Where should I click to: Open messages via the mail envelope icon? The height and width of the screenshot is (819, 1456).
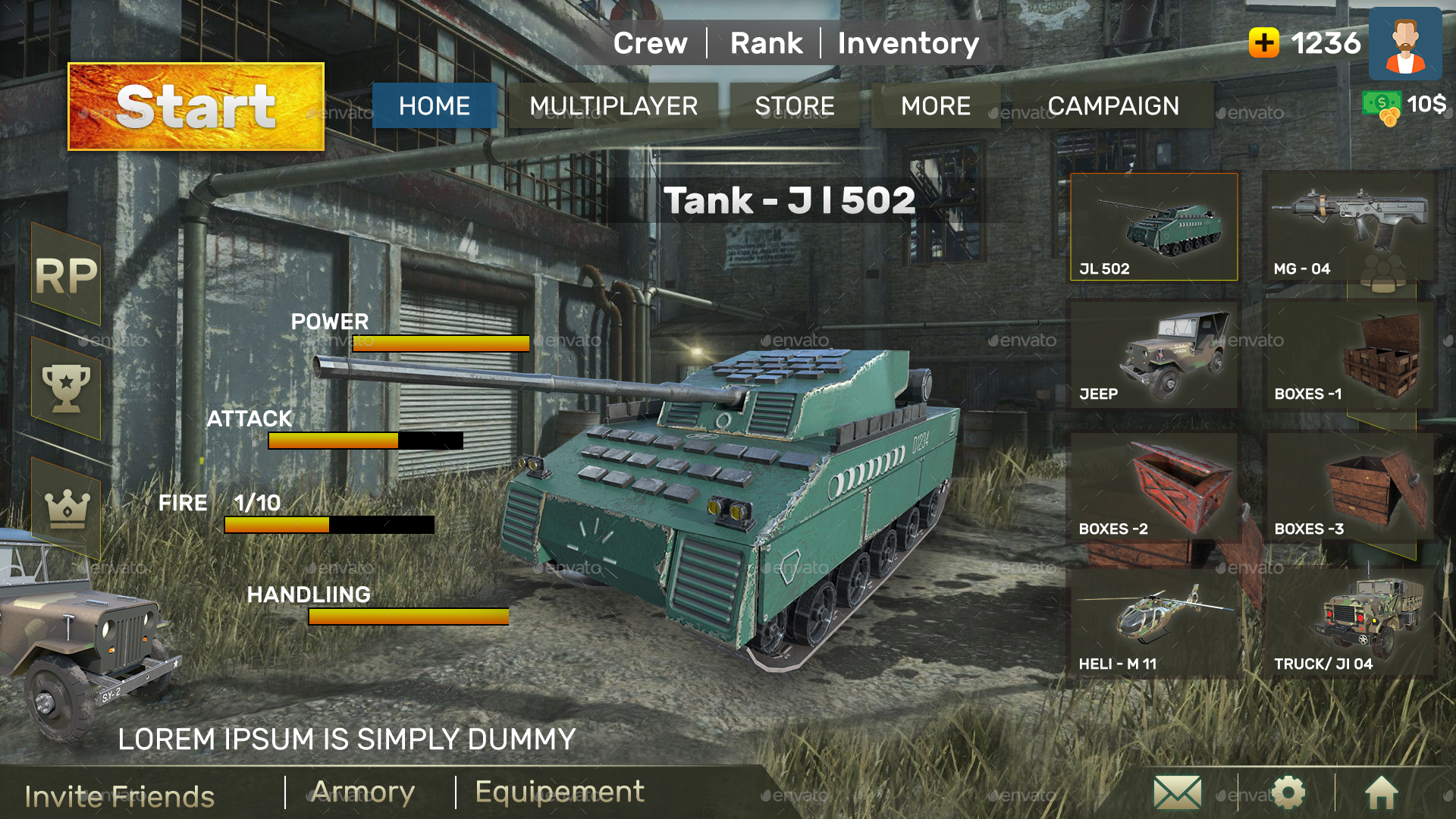[x=1176, y=792]
